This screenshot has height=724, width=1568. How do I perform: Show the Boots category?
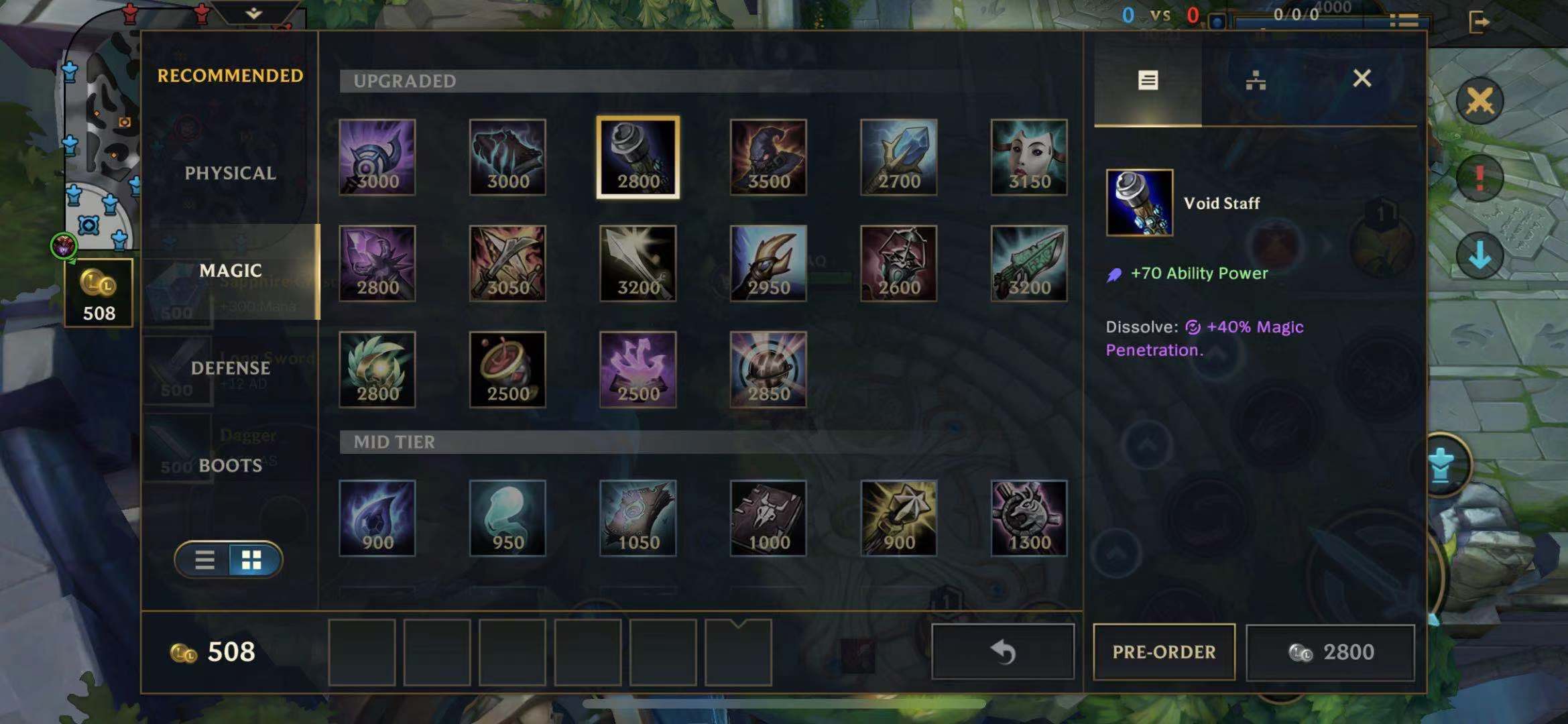(230, 465)
